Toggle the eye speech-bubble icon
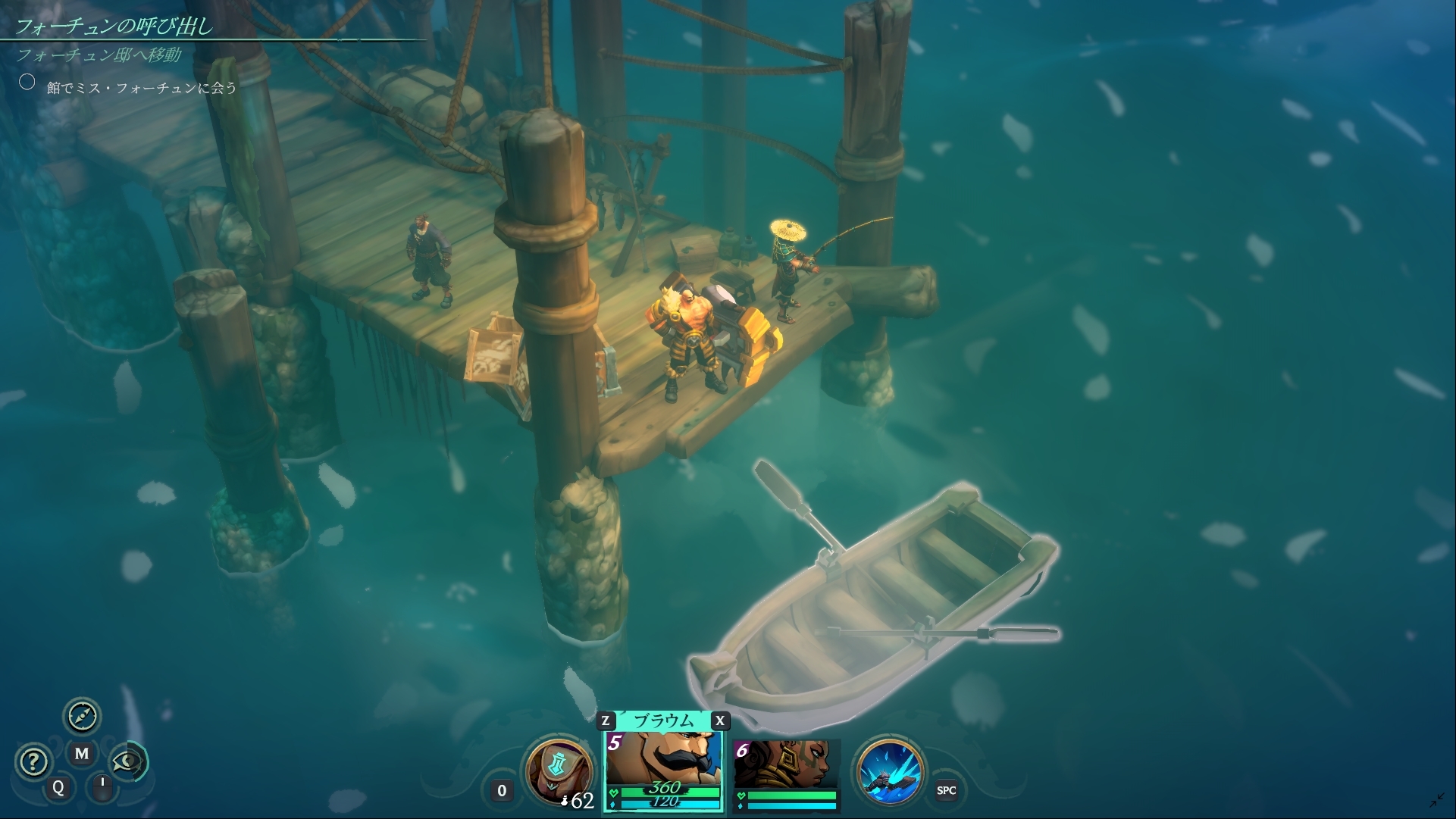Screen dimensions: 1456x819 [x=127, y=761]
